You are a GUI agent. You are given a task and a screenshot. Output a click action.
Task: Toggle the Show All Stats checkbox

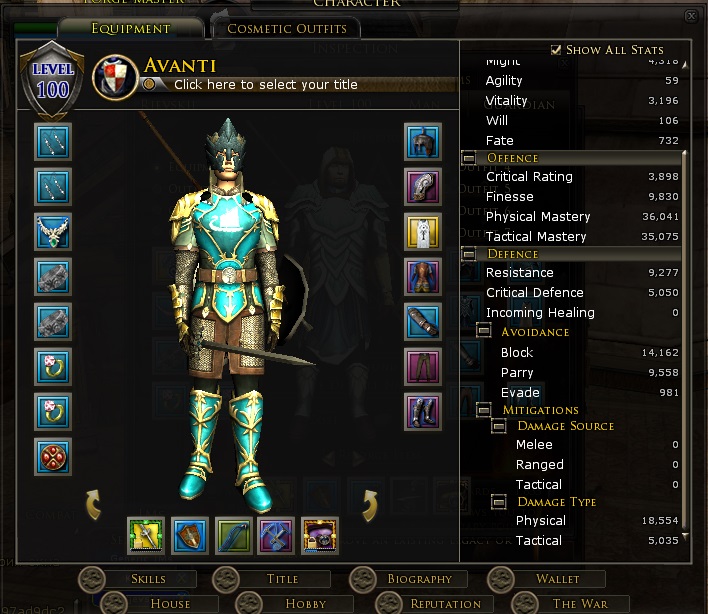click(556, 49)
